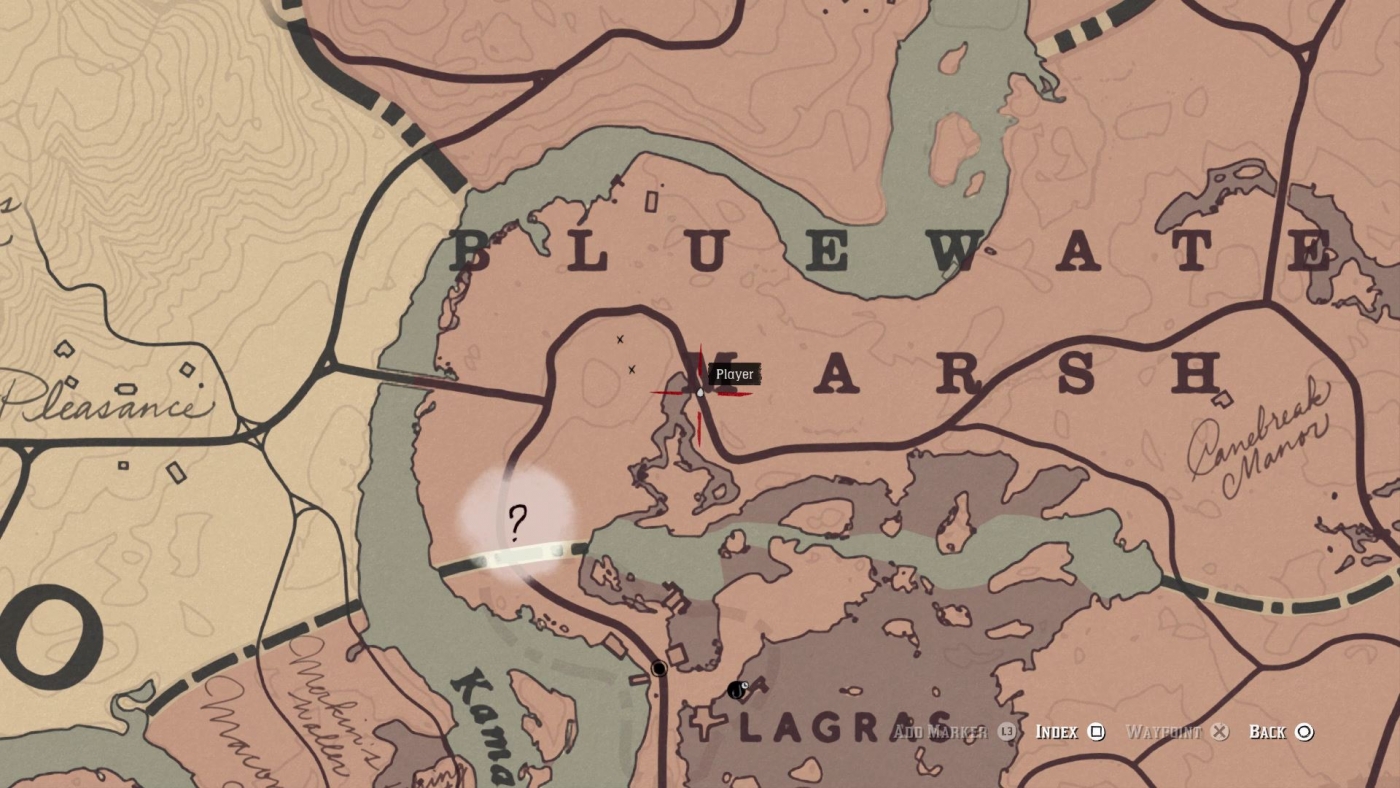This screenshot has height=788, width=1400.
Task: Click the Player name tooltip
Action: pos(734,374)
